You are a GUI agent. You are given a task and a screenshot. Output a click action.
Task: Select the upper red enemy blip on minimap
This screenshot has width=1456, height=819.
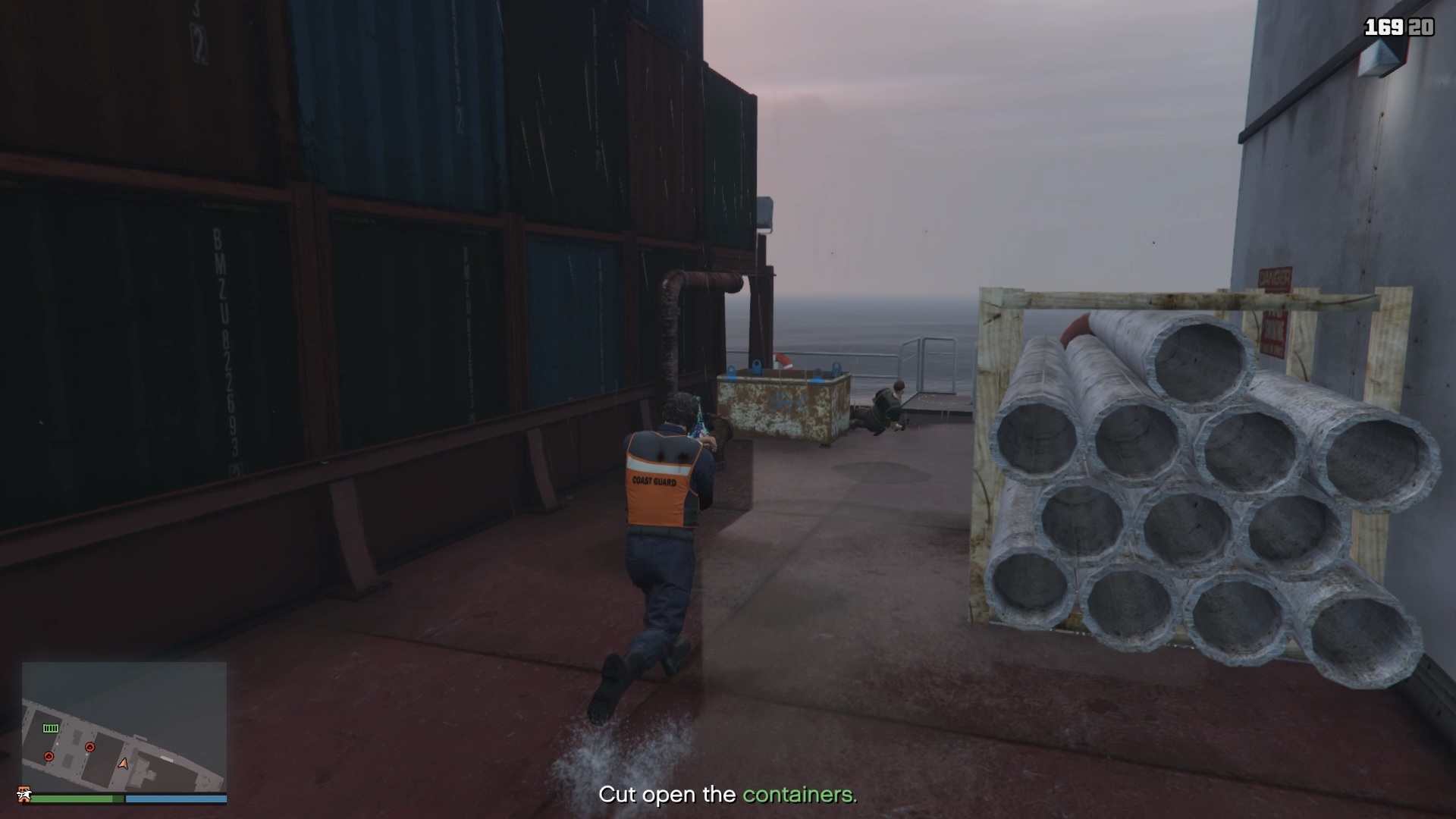pyautogui.click(x=90, y=747)
